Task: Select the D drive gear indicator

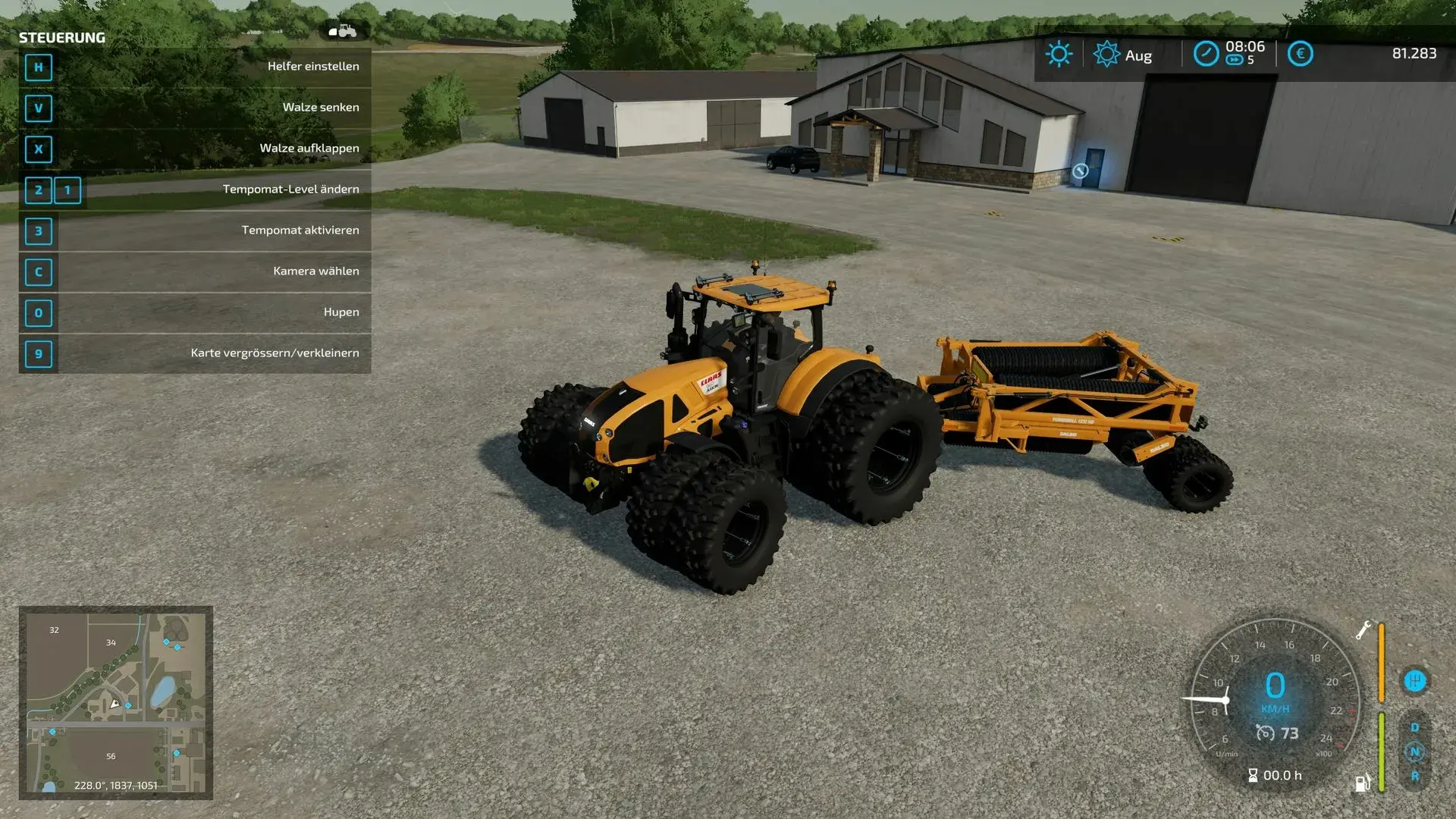Action: (x=1415, y=726)
